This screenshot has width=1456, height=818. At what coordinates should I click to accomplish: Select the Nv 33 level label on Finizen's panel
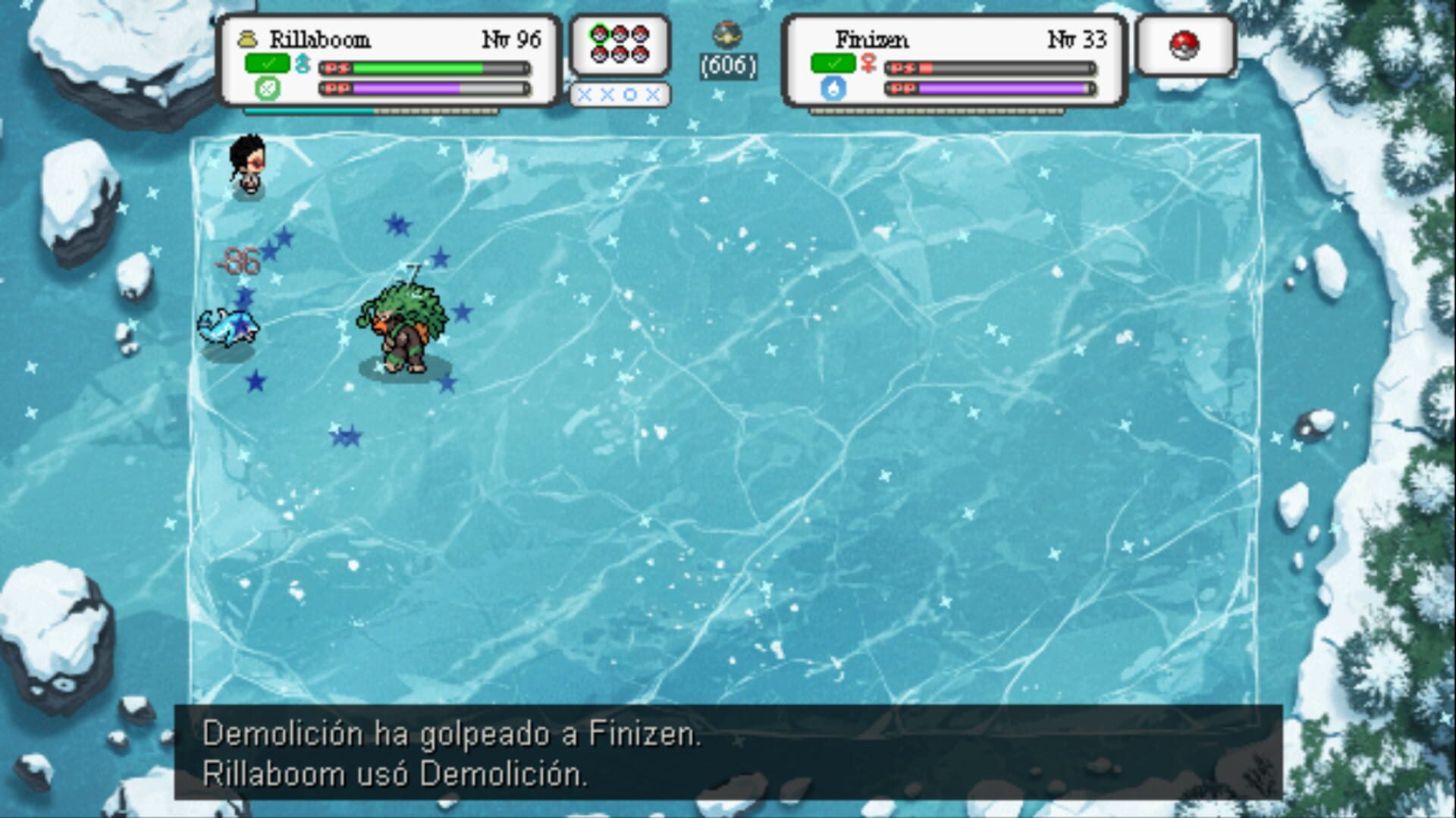pos(1077,40)
